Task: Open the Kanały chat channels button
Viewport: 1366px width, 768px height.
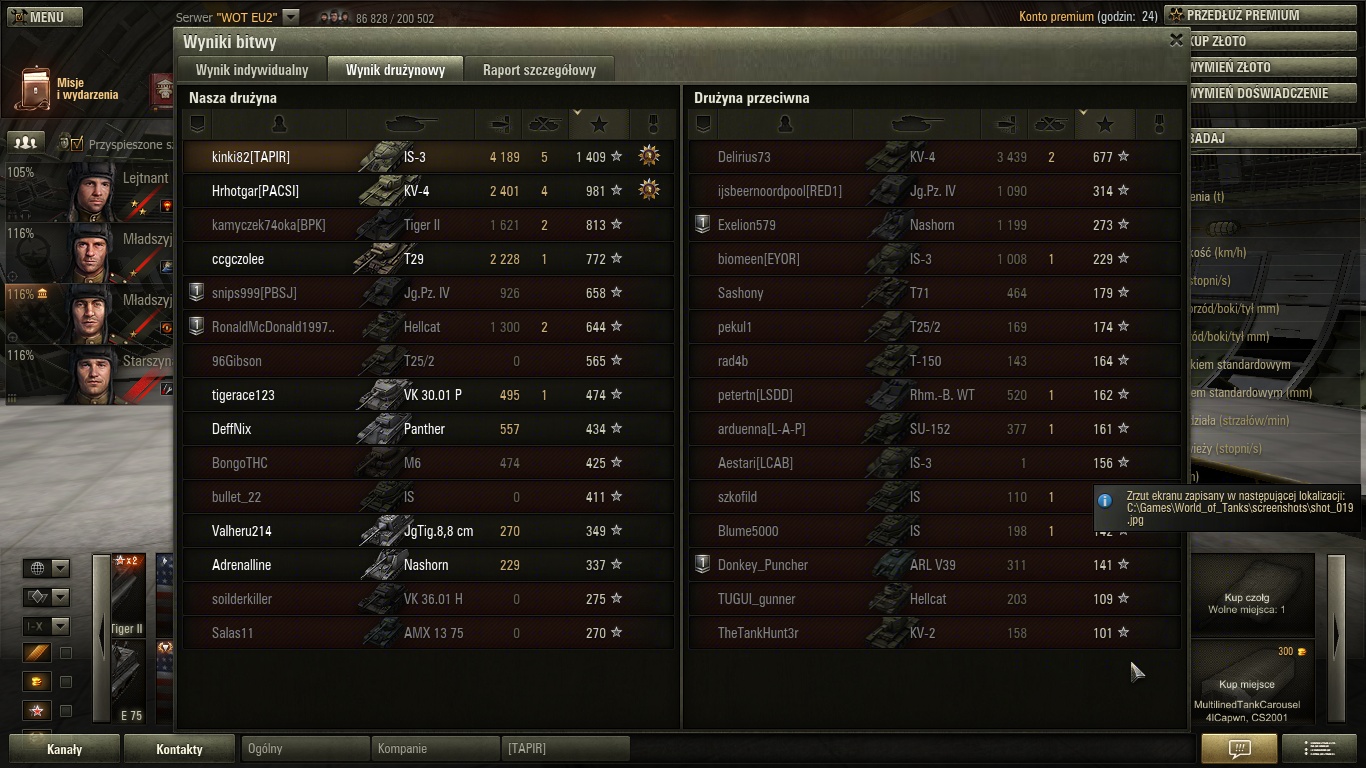Action: [x=65, y=749]
